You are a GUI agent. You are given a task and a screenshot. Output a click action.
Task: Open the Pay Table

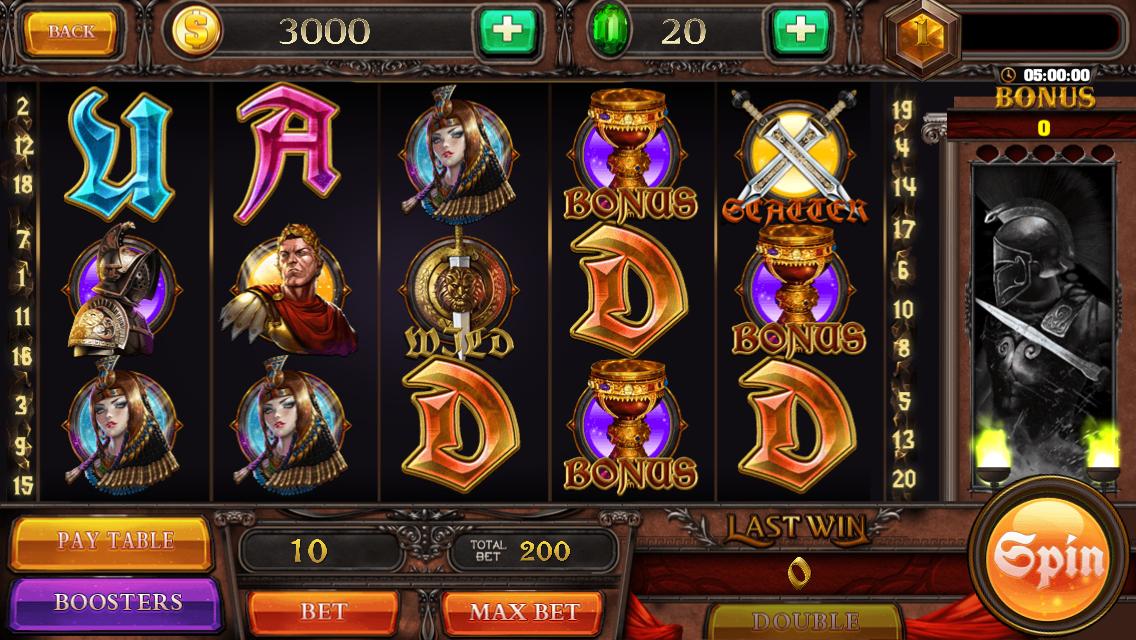click(x=114, y=541)
